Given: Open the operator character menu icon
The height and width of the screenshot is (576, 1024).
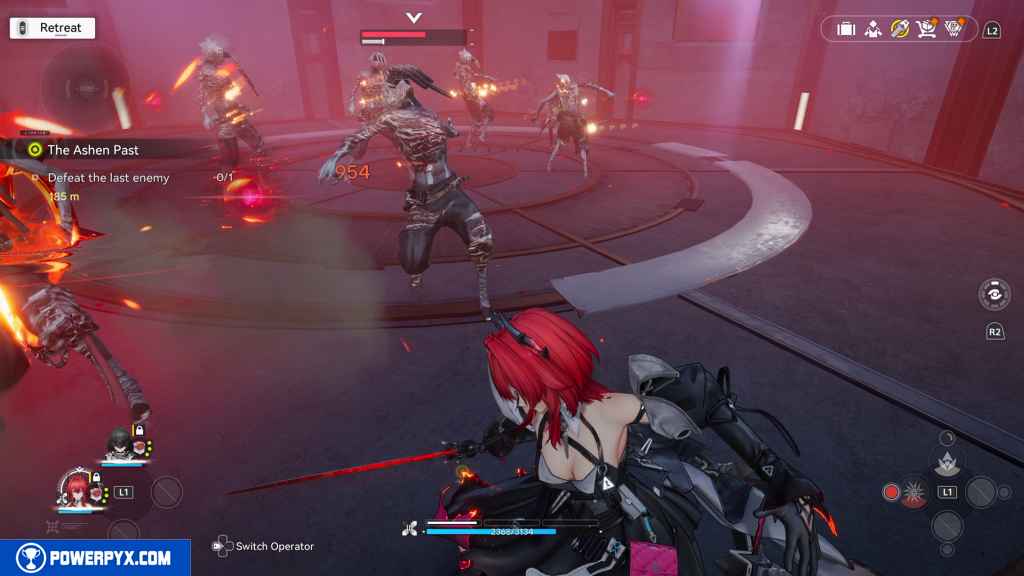Looking at the screenshot, I should 873,29.
